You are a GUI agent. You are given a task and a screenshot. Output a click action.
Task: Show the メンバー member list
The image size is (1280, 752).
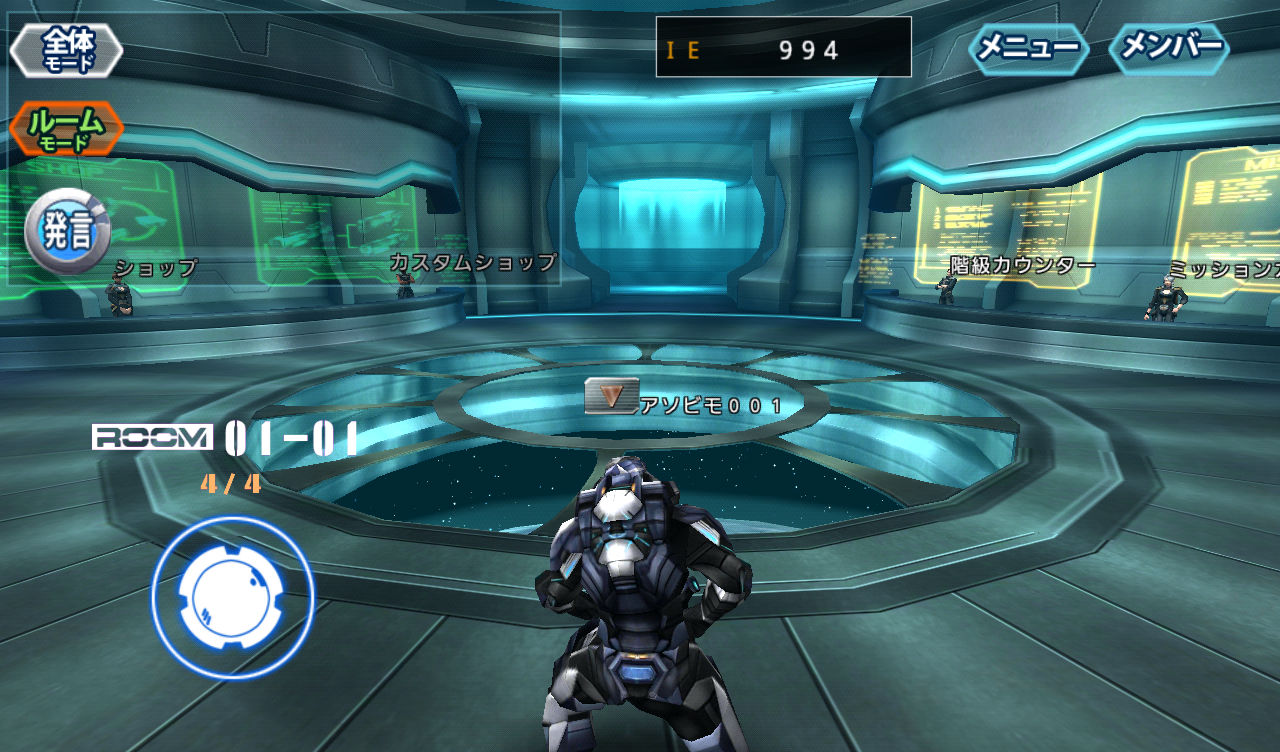[x=1170, y=48]
